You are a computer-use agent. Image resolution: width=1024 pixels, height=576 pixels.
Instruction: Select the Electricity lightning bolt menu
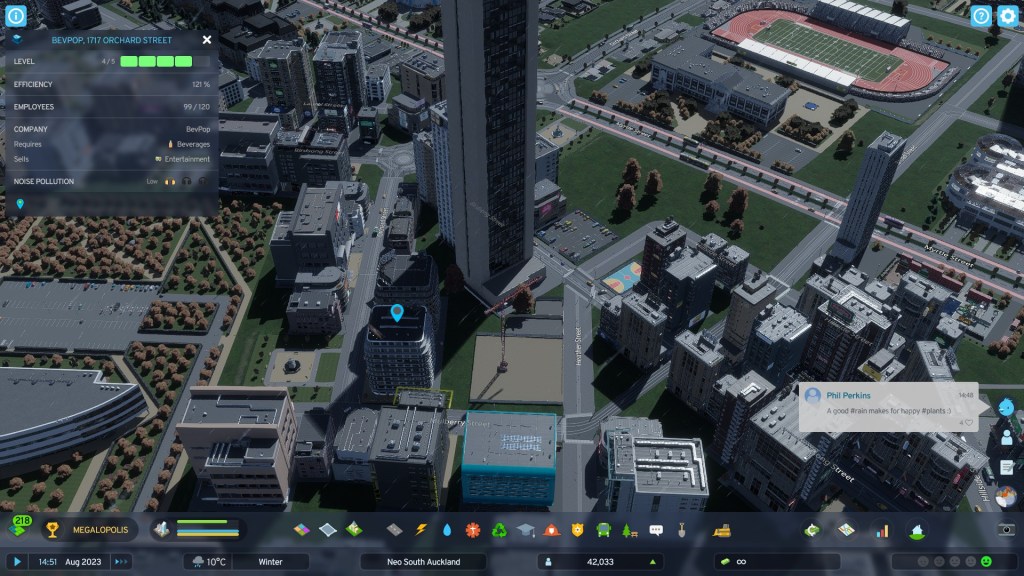click(x=421, y=530)
